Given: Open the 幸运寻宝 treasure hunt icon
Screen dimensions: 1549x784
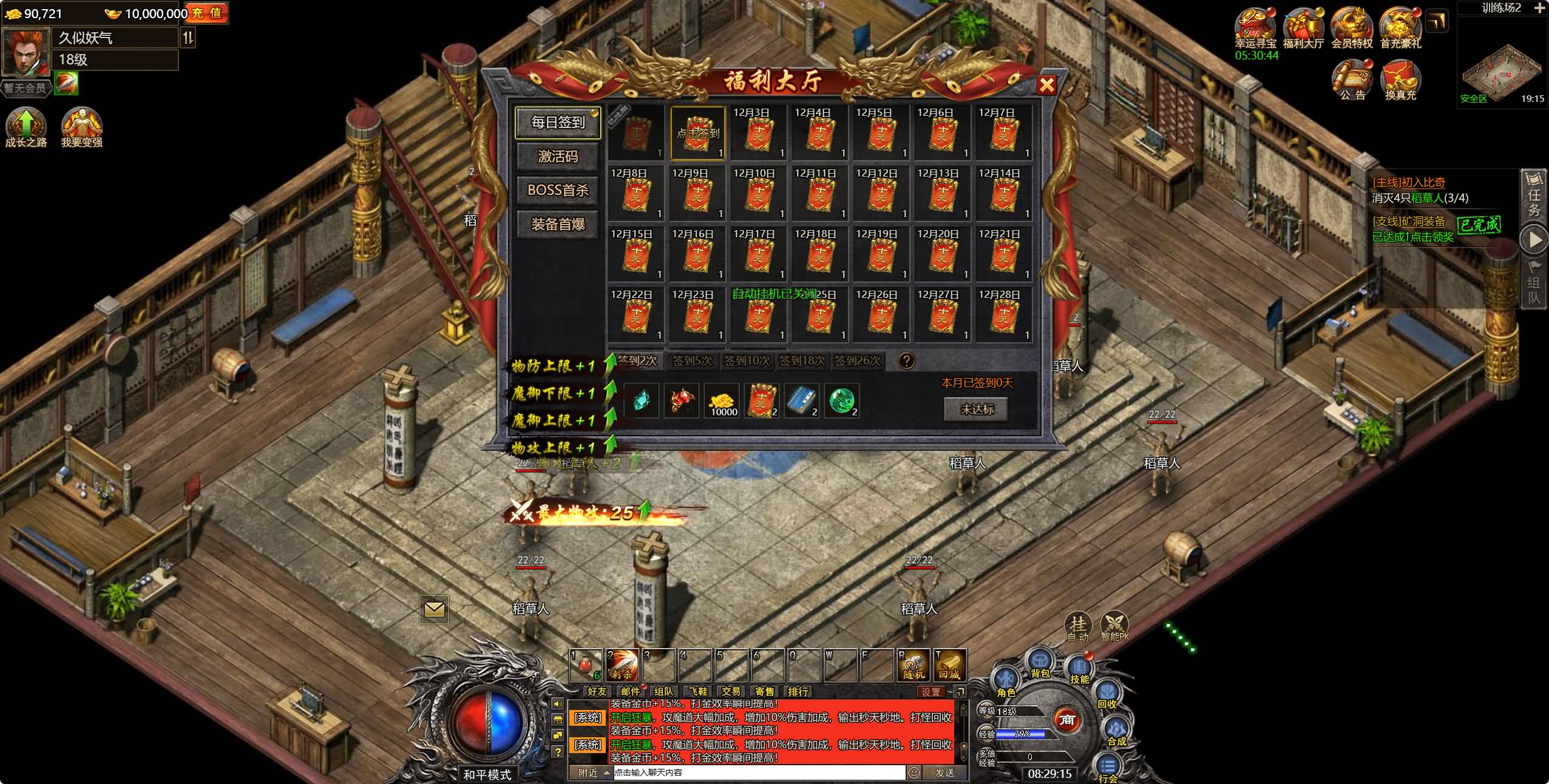Looking at the screenshot, I should point(1256,27).
